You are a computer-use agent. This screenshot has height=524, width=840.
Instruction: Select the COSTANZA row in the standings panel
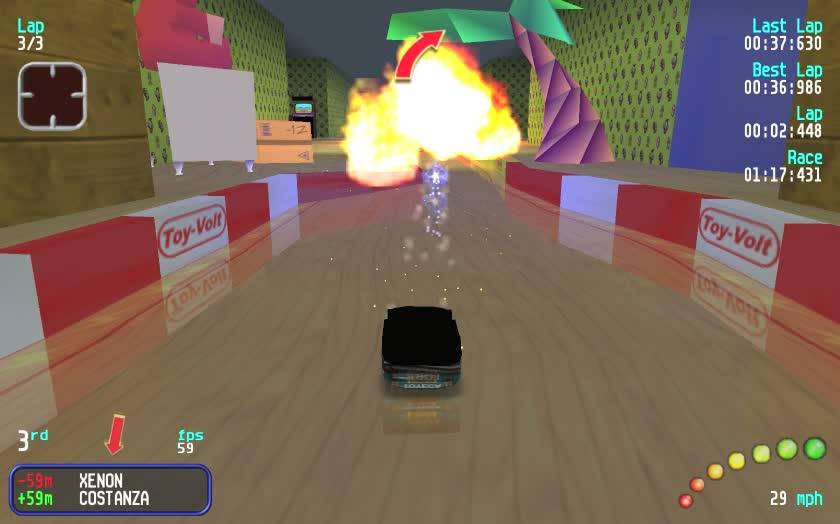pyautogui.click(x=110, y=498)
